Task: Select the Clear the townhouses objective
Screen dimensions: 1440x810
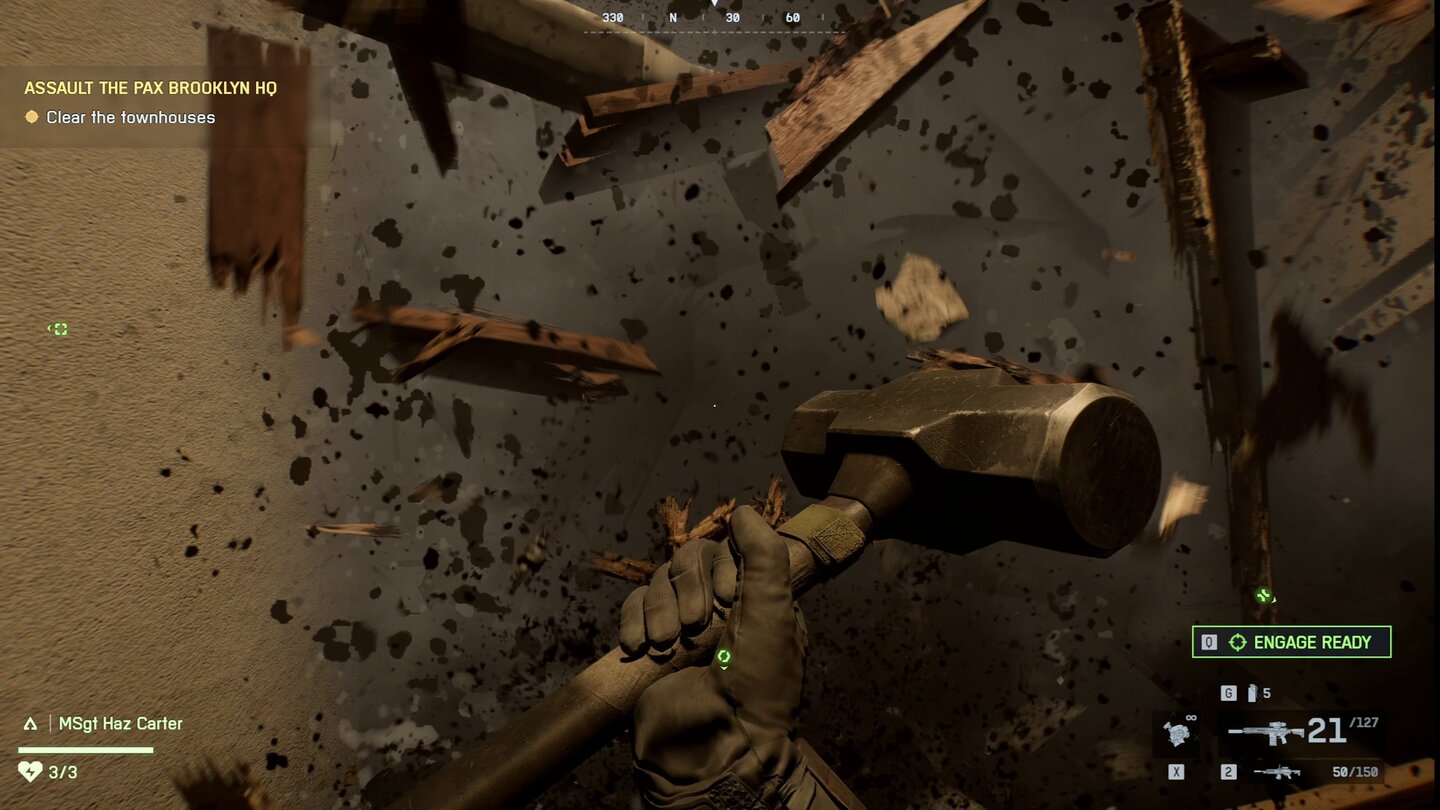Action: click(130, 117)
